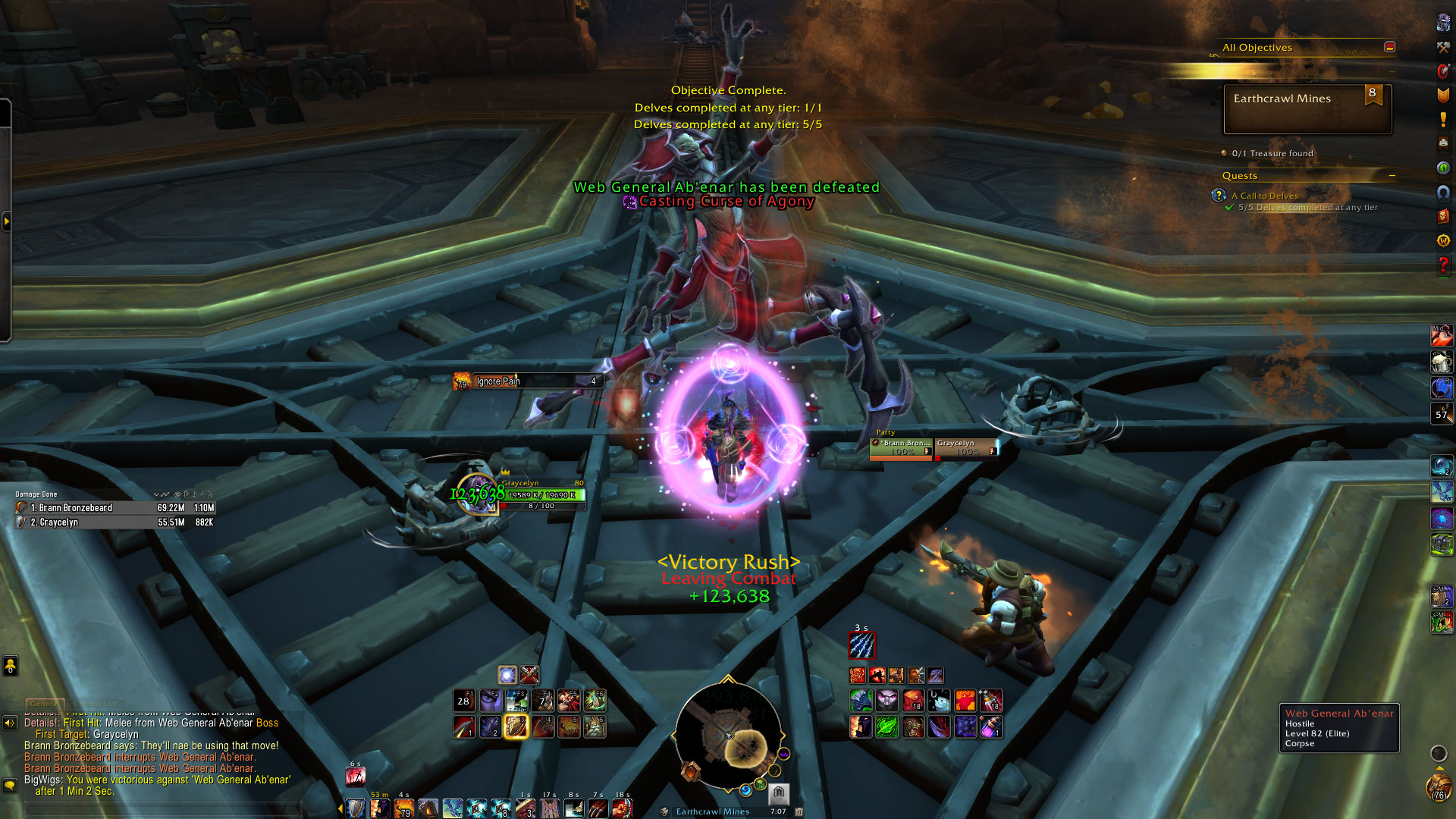This screenshot has width=1456, height=819.
Task: Select Graycelyn's damage meter row
Action: pos(115,522)
